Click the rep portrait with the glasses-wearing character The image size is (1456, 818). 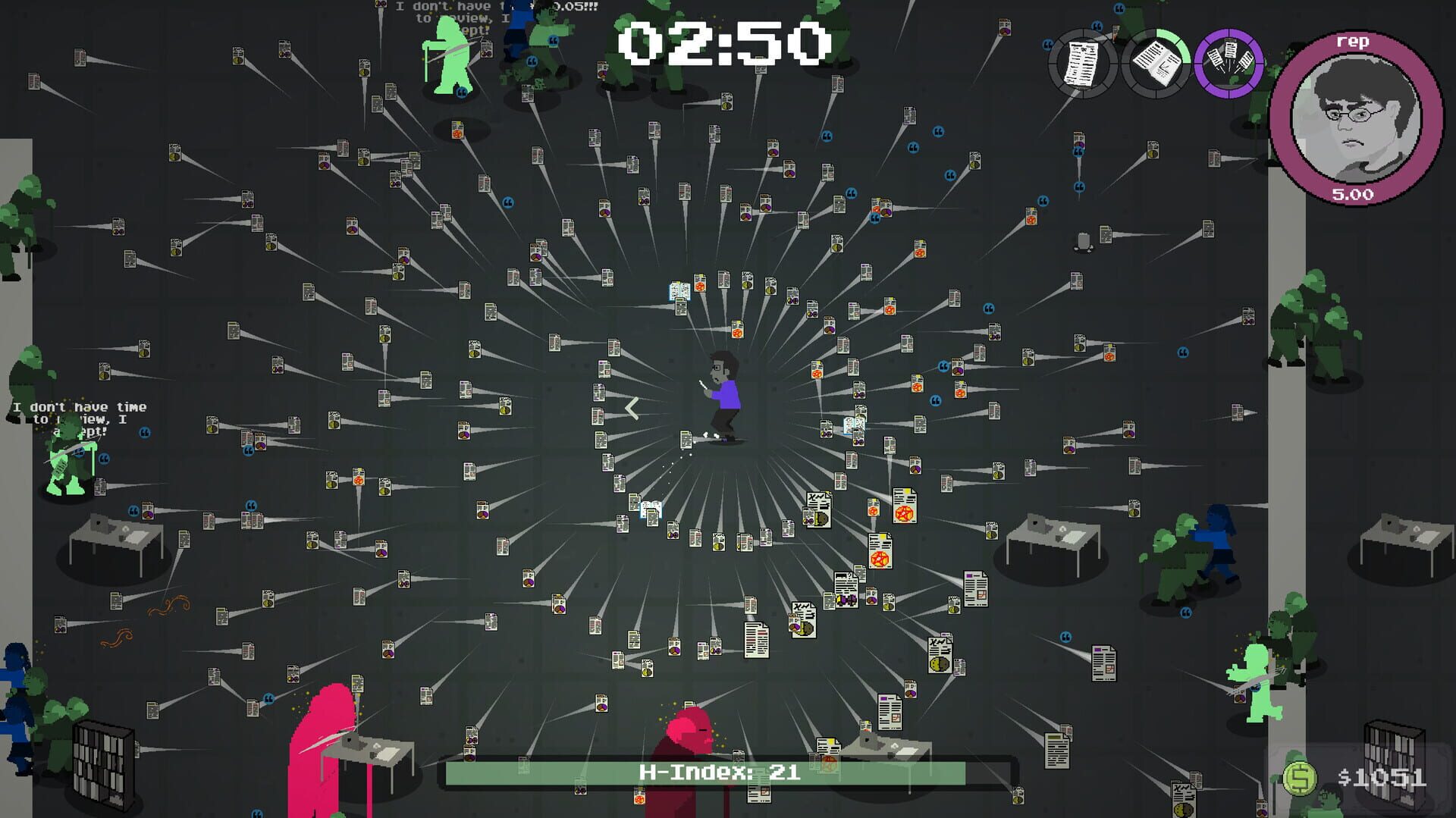point(1354,115)
